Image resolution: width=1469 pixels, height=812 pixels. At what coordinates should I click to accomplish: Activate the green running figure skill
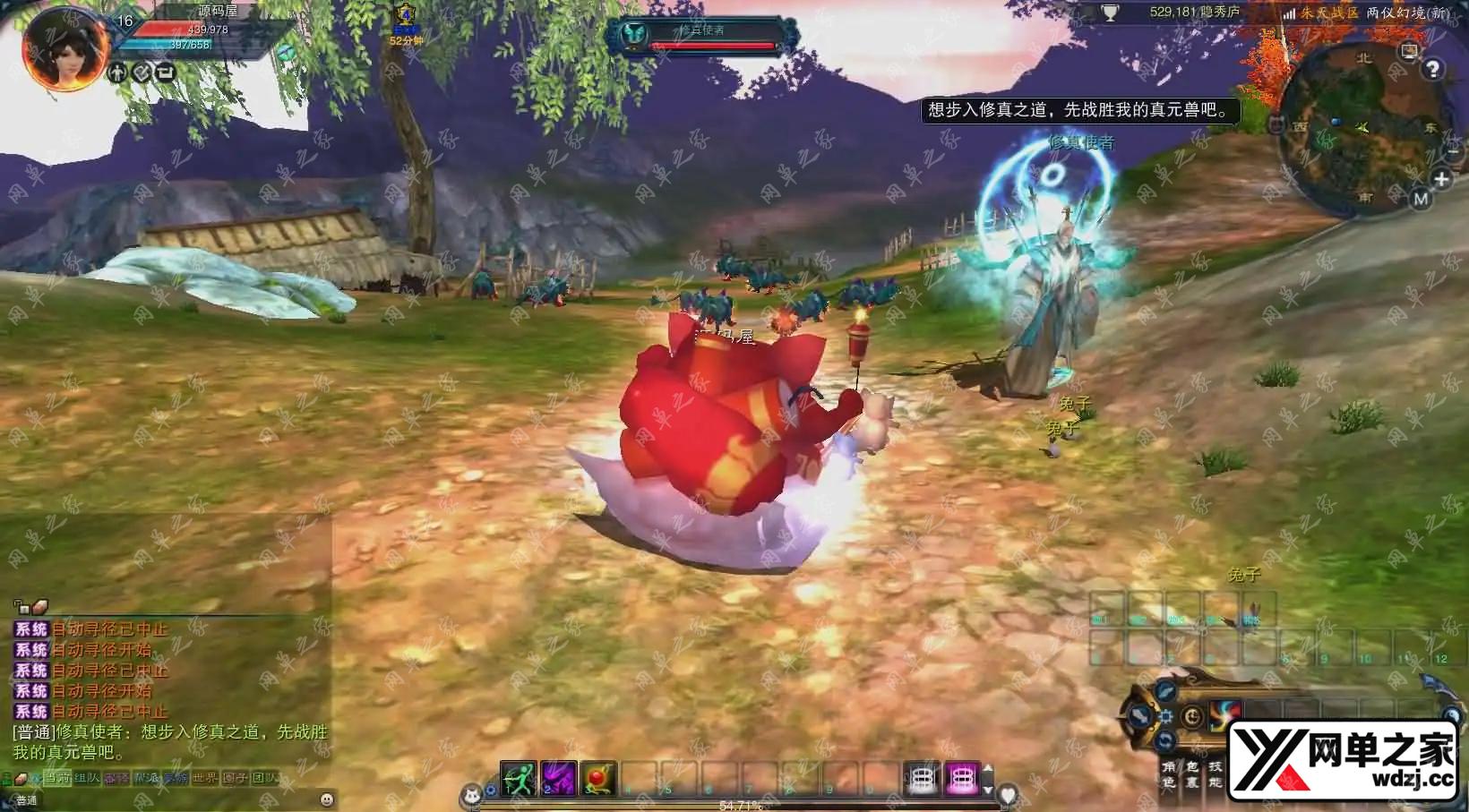click(518, 779)
